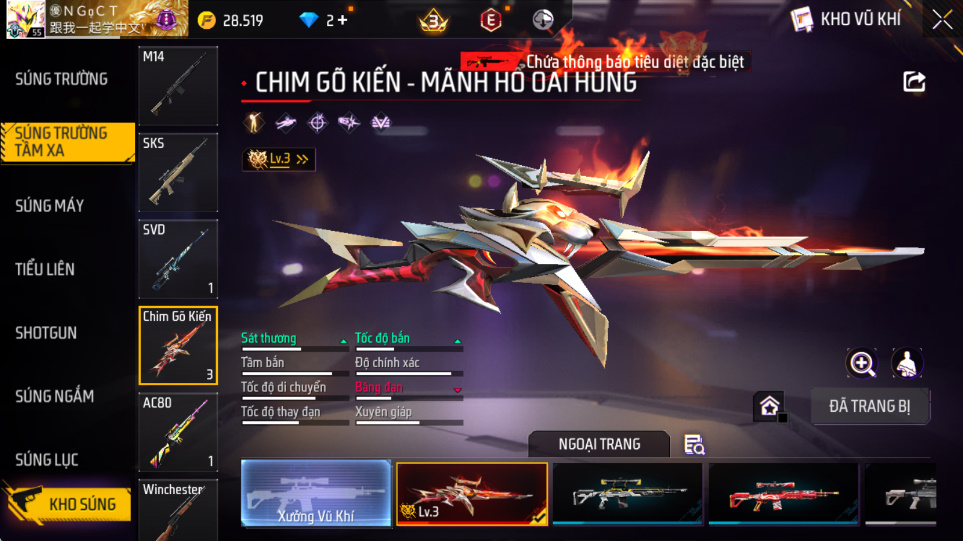Viewport: 963px width, 541px height.
Task: Select the M14 rifle slot
Action: coord(177,86)
